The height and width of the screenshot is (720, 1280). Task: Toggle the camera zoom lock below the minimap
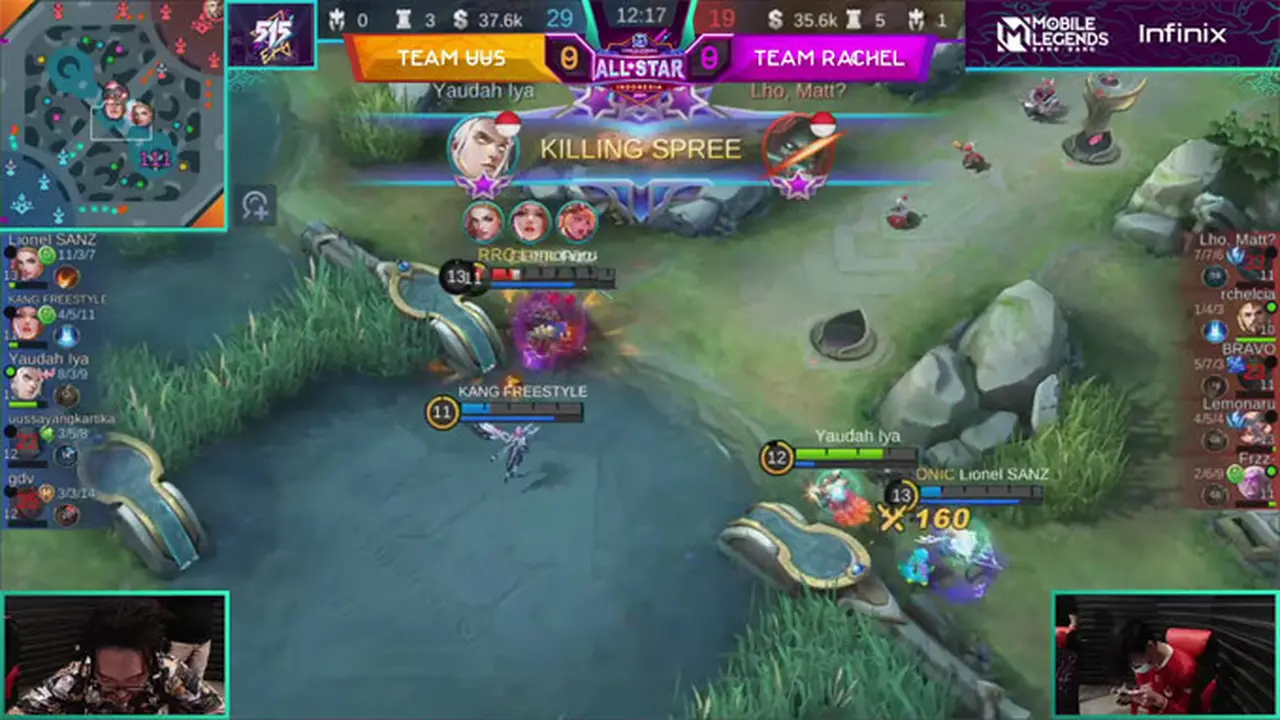point(256,203)
